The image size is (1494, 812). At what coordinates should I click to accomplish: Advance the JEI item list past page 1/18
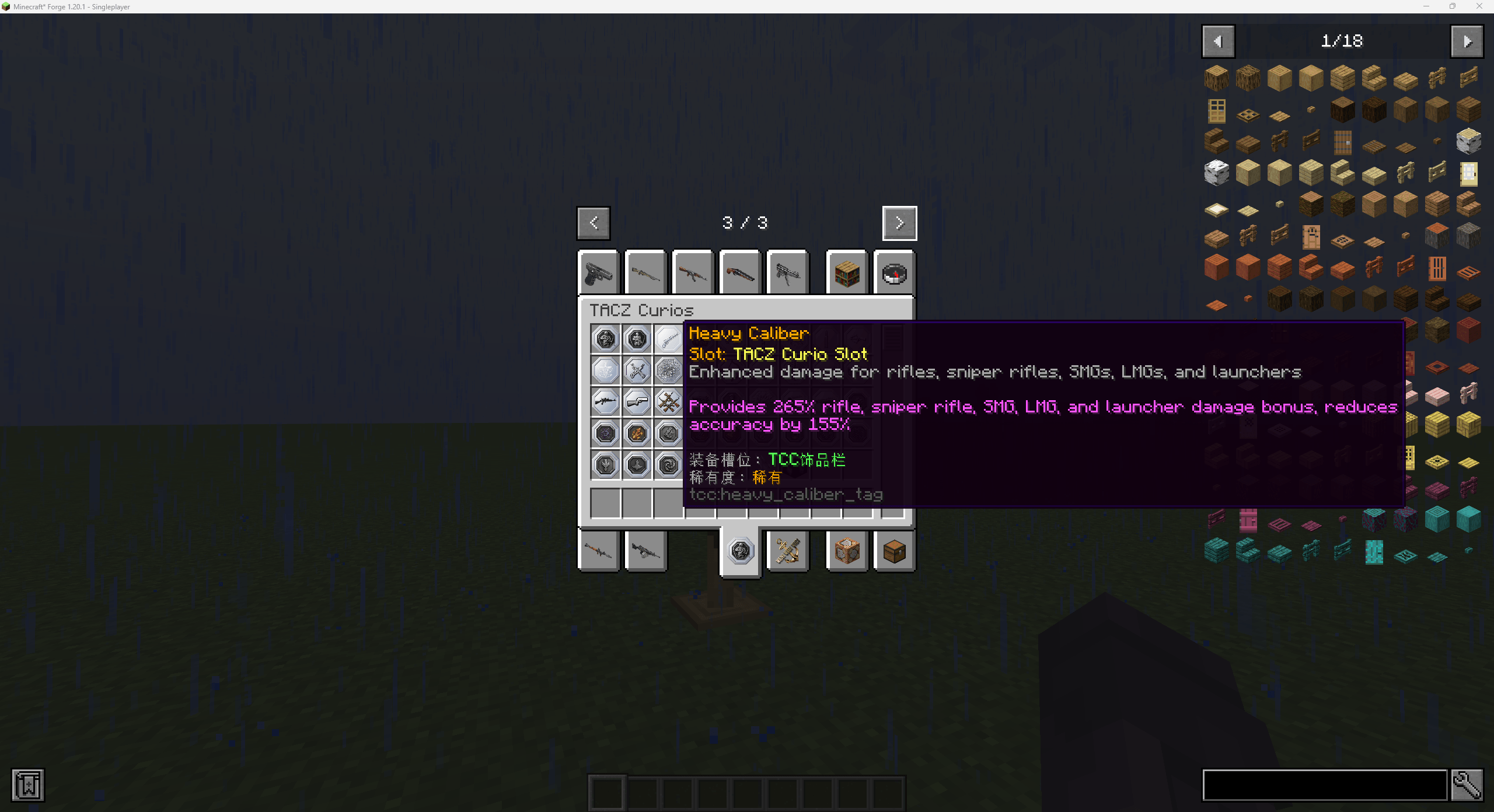tap(1467, 41)
